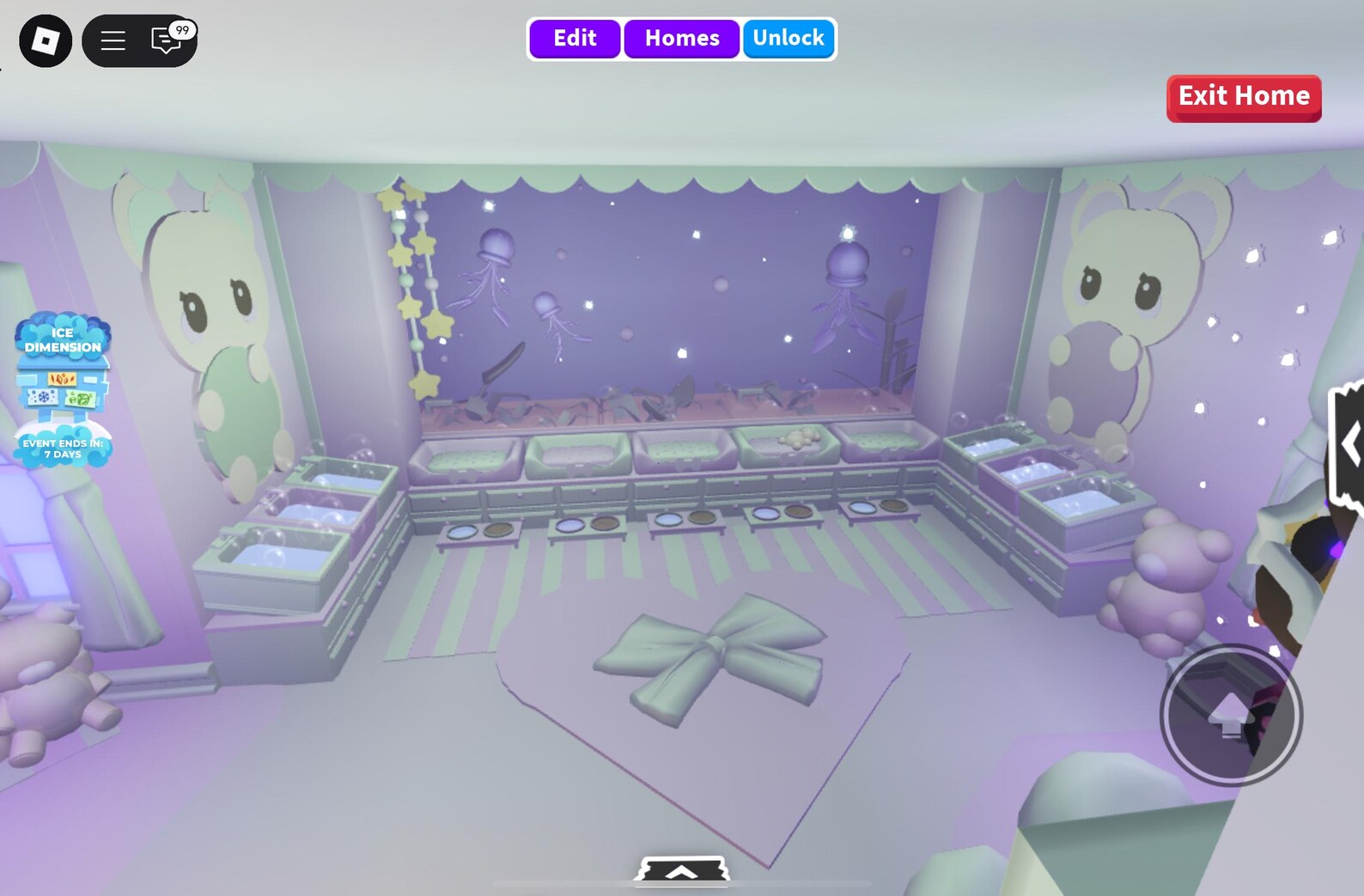Click the Edit button

[x=574, y=38]
